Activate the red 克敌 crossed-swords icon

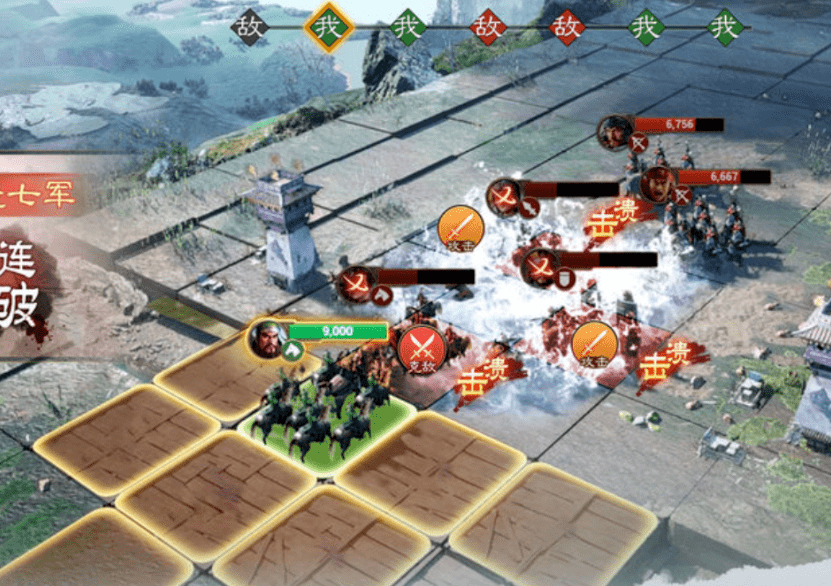(422, 349)
